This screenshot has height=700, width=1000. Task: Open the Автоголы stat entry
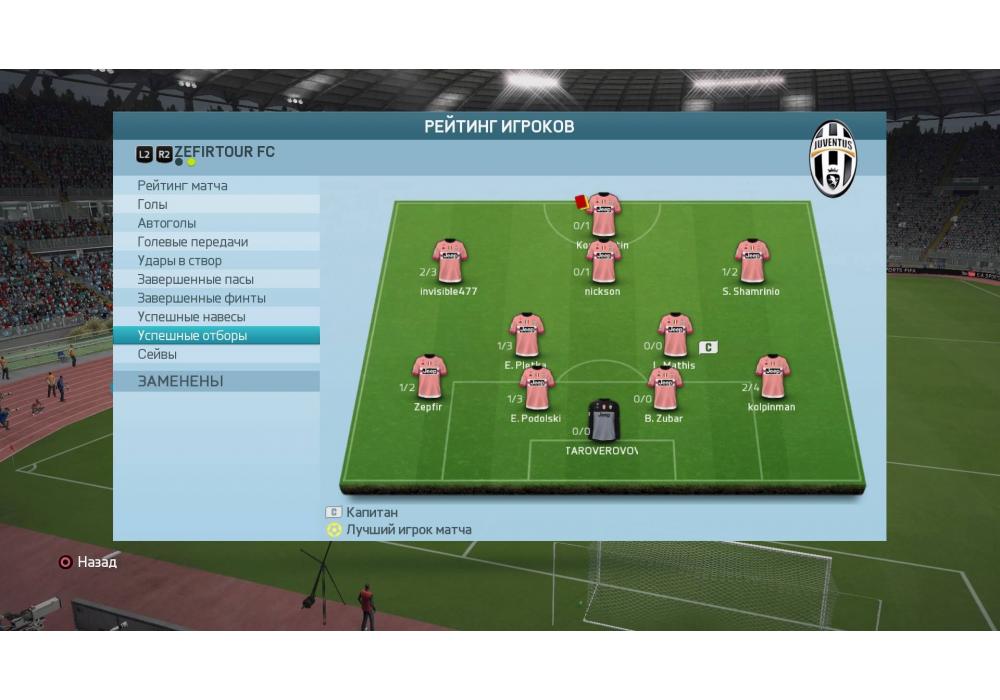coord(167,223)
